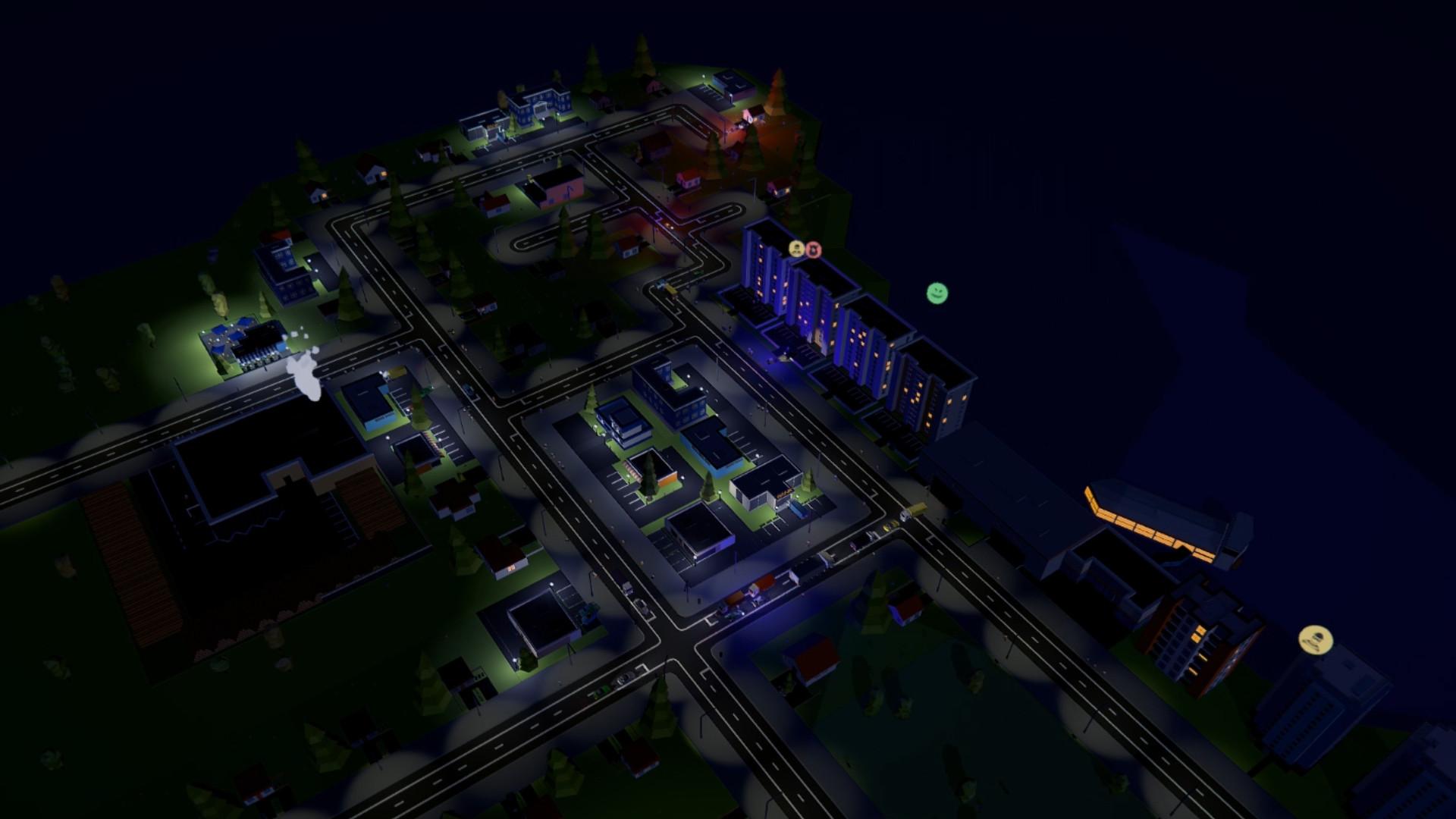Viewport: 1456px width, 819px height.
Task: Select the yellow resident bubble above the apartment tower
Action: pos(796,249)
